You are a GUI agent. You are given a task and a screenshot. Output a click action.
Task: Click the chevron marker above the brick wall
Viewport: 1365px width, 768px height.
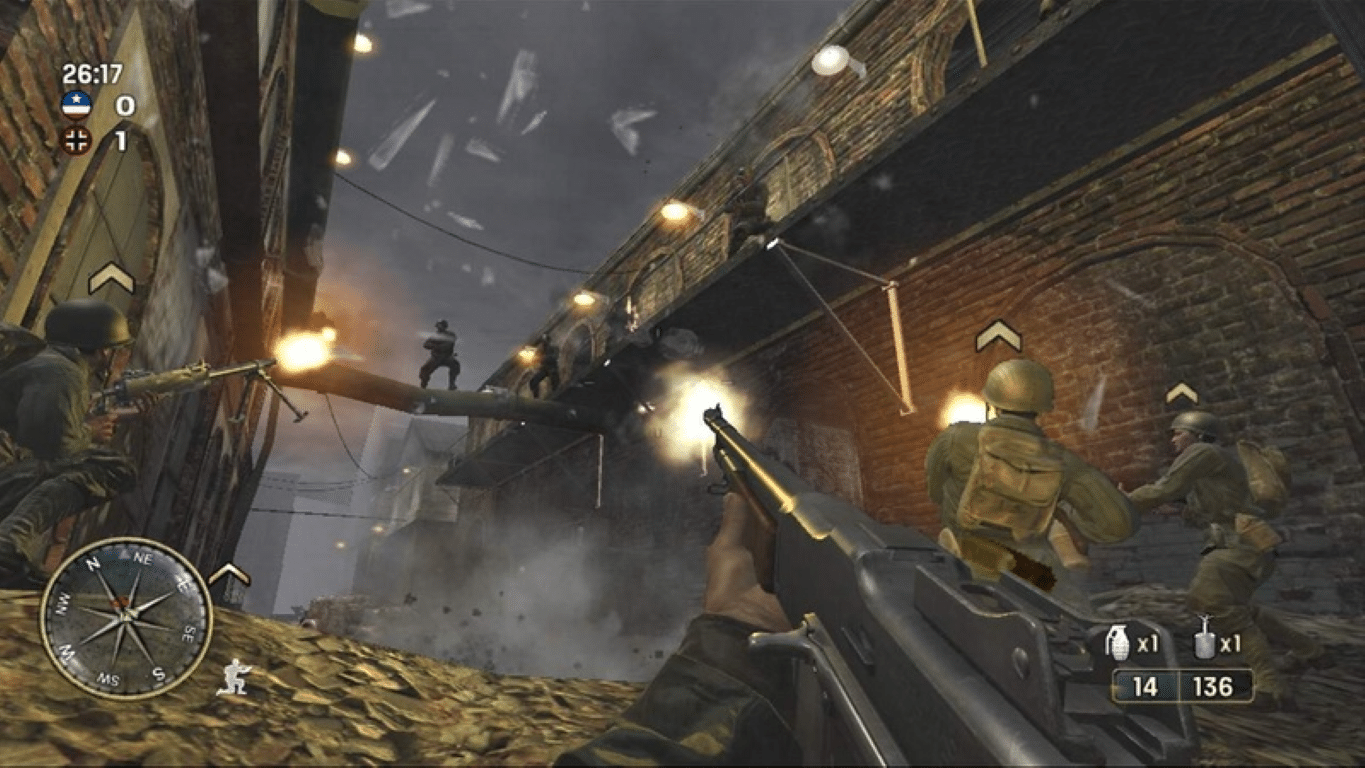coord(997,335)
